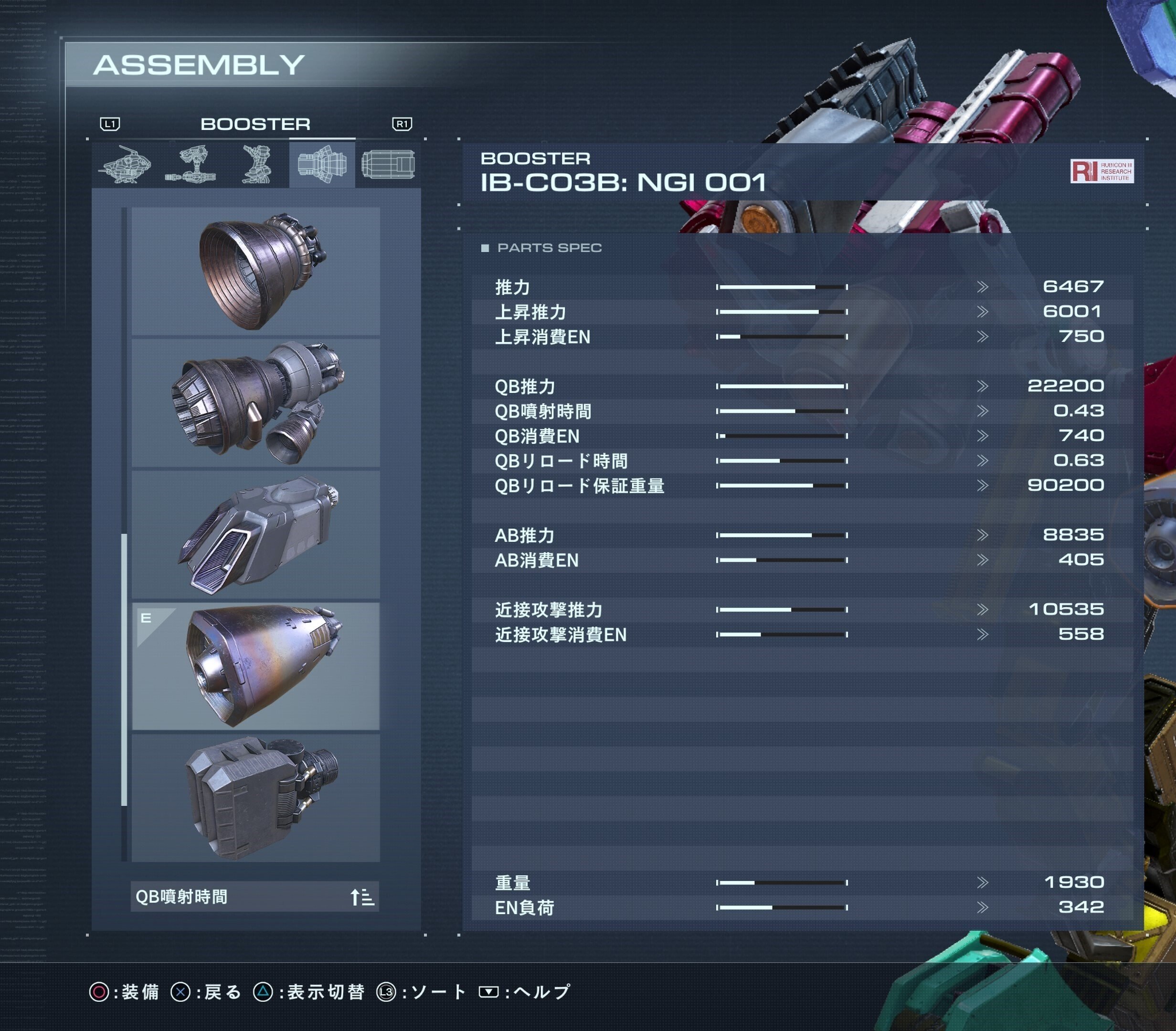Switch to the BOOSTER tab header
Screen dimensions: 1176x1031
[255, 125]
